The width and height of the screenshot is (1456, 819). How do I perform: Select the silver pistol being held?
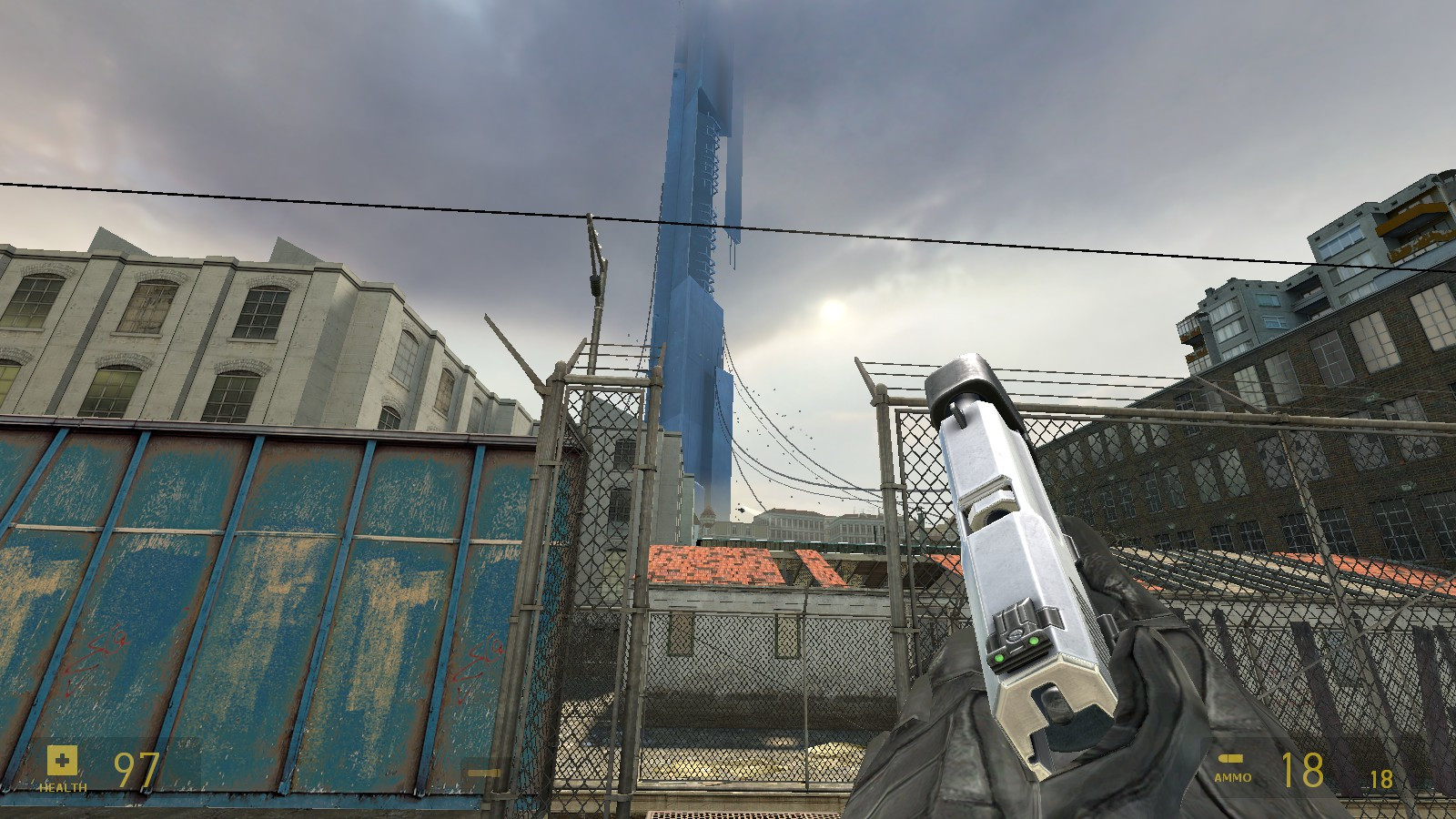1010,546
